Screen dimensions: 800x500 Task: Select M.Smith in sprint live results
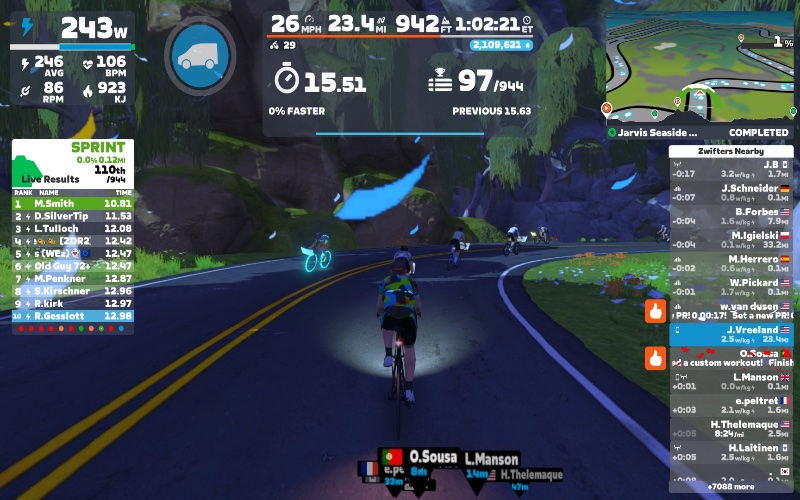72,204
